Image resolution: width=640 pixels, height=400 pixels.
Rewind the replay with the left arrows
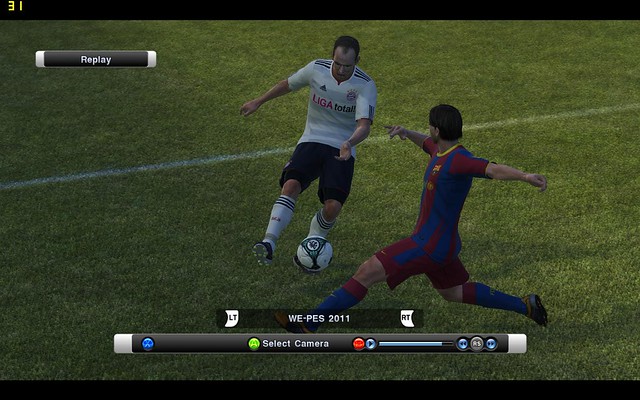tap(462, 344)
